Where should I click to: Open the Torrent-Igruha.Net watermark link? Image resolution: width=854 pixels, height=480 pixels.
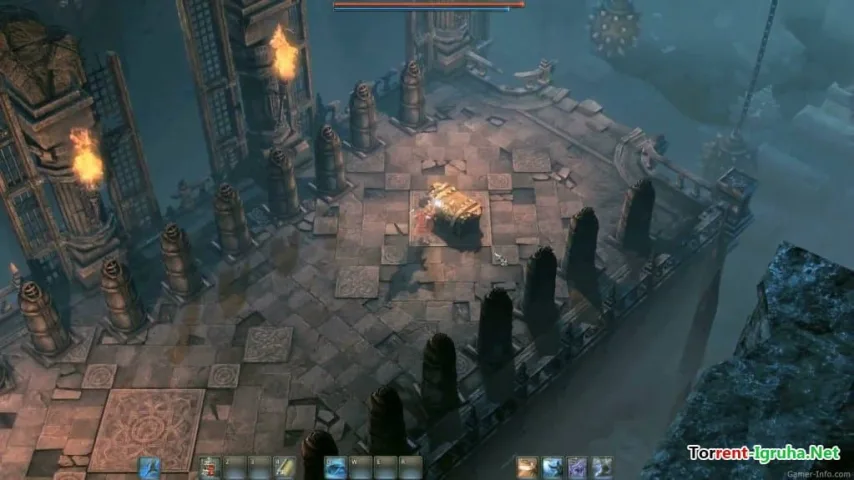(763, 453)
